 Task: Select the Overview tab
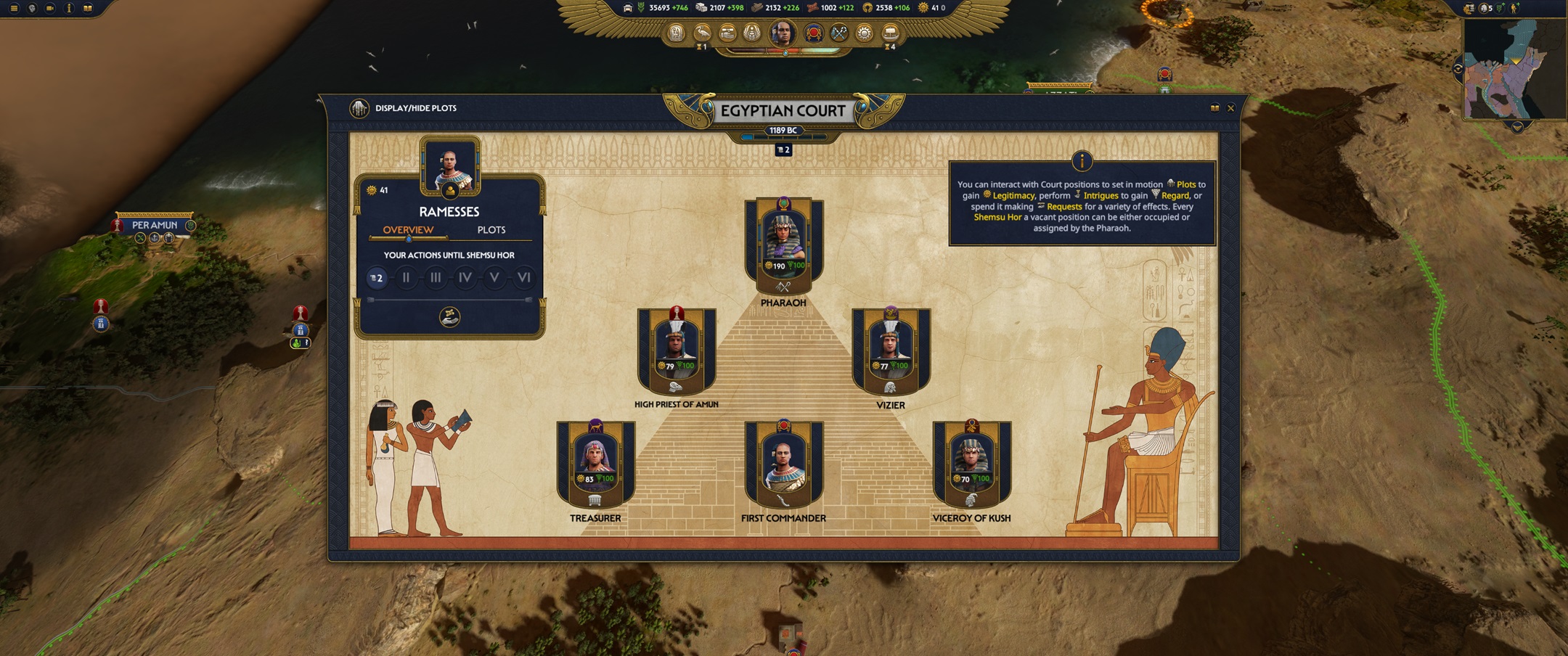409,229
